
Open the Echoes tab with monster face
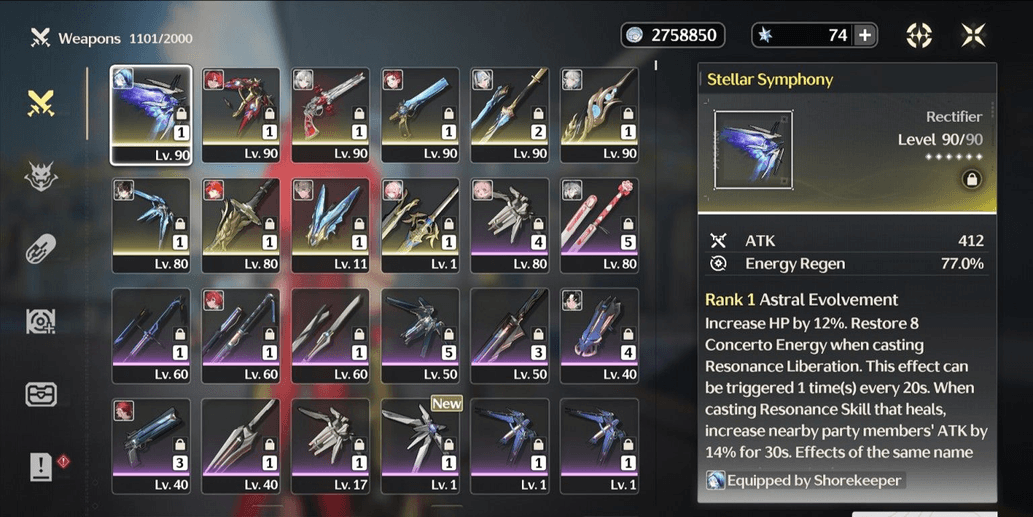(41, 176)
